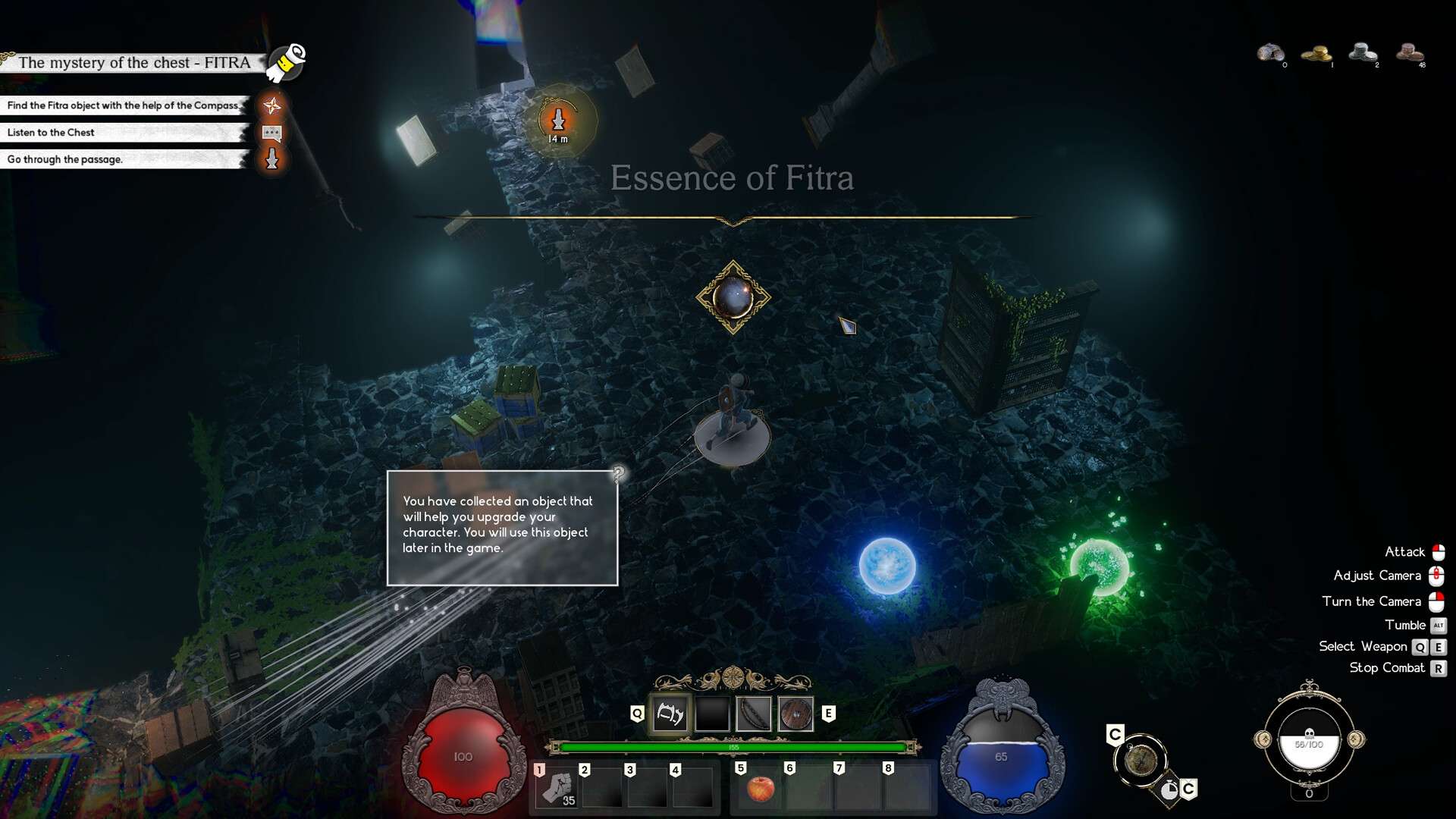The height and width of the screenshot is (819, 1456).
Task: Open the quest scroll for the Fitra mystery
Action: (287, 62)
